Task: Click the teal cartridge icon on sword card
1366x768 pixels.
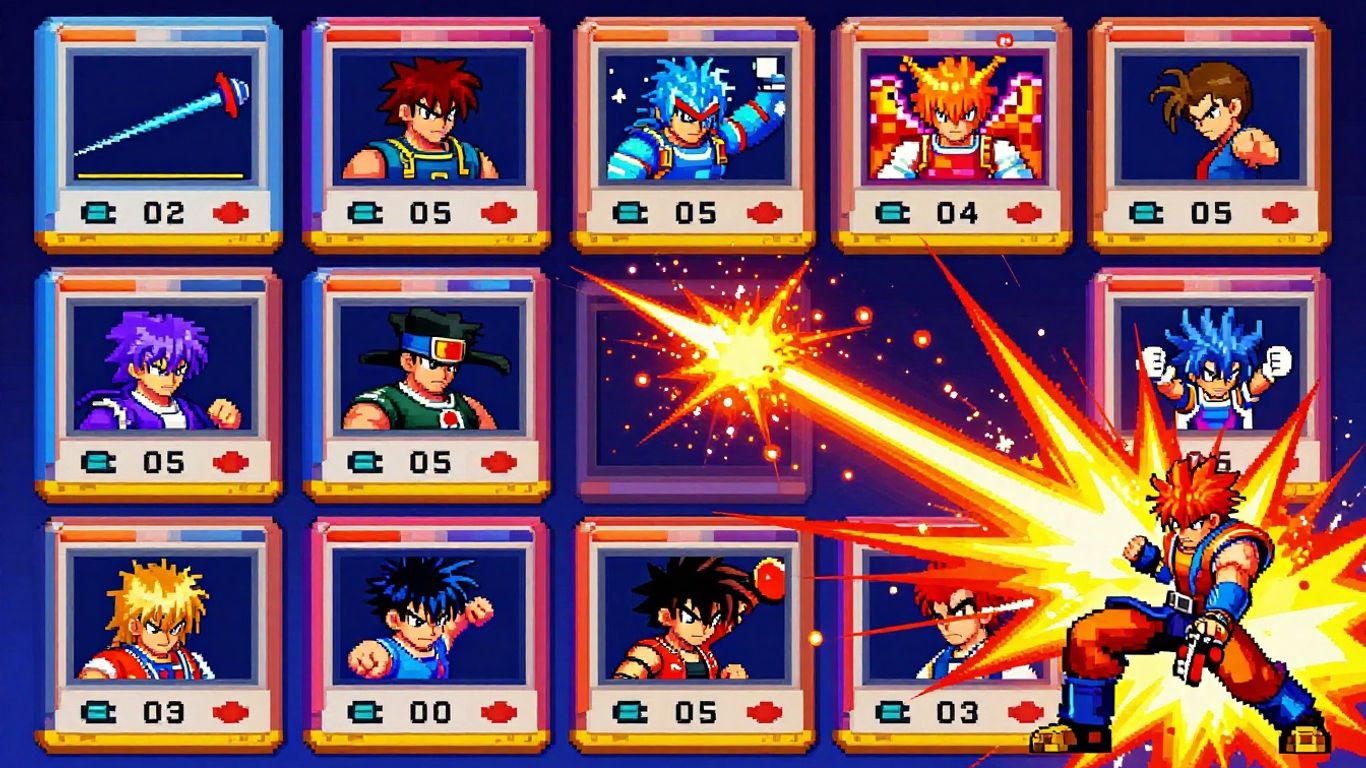Action: coord(100,210)
